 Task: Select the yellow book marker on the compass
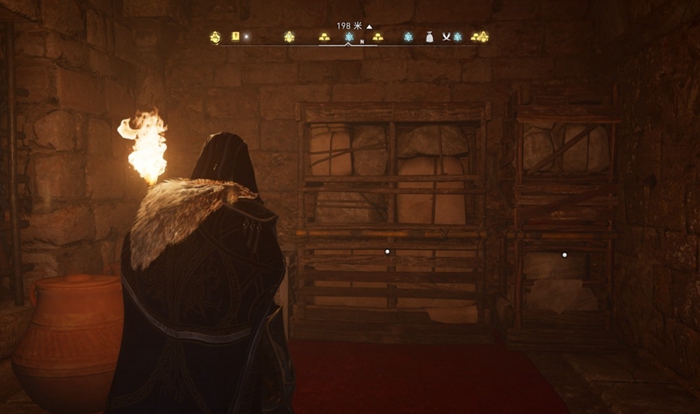(236, 37)
